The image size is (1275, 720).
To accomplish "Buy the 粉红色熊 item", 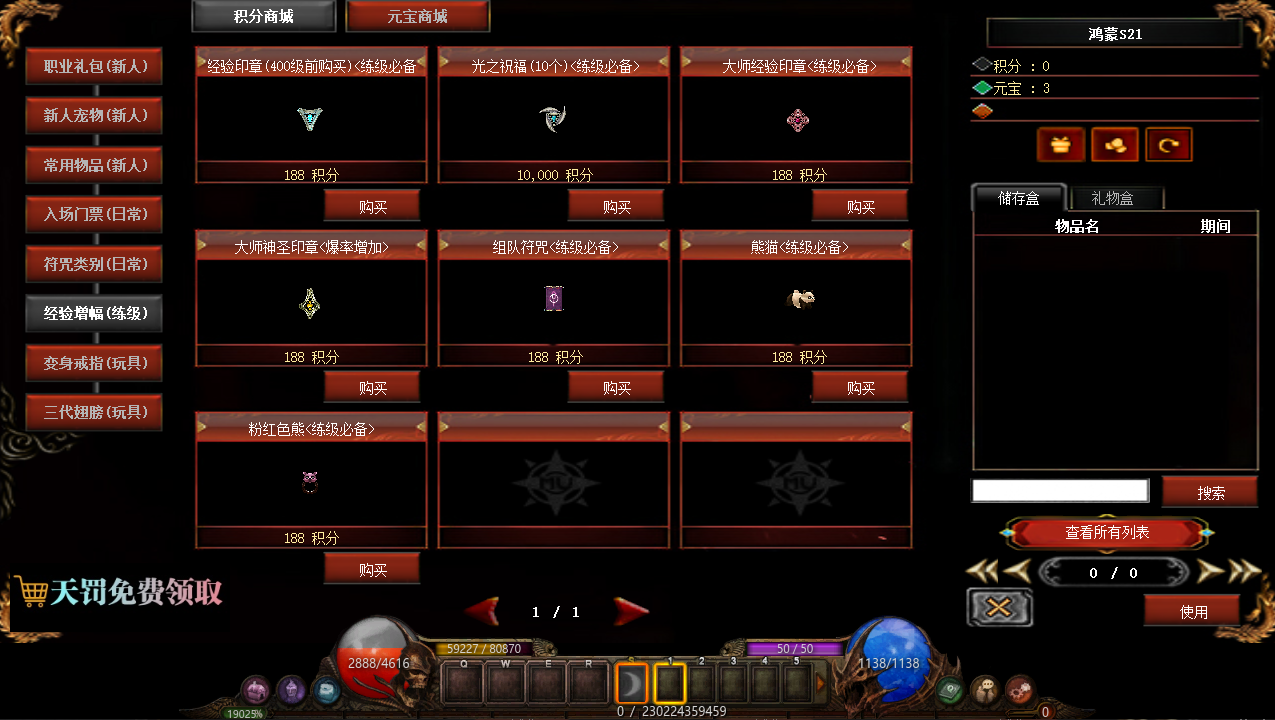I will (372, 570).
